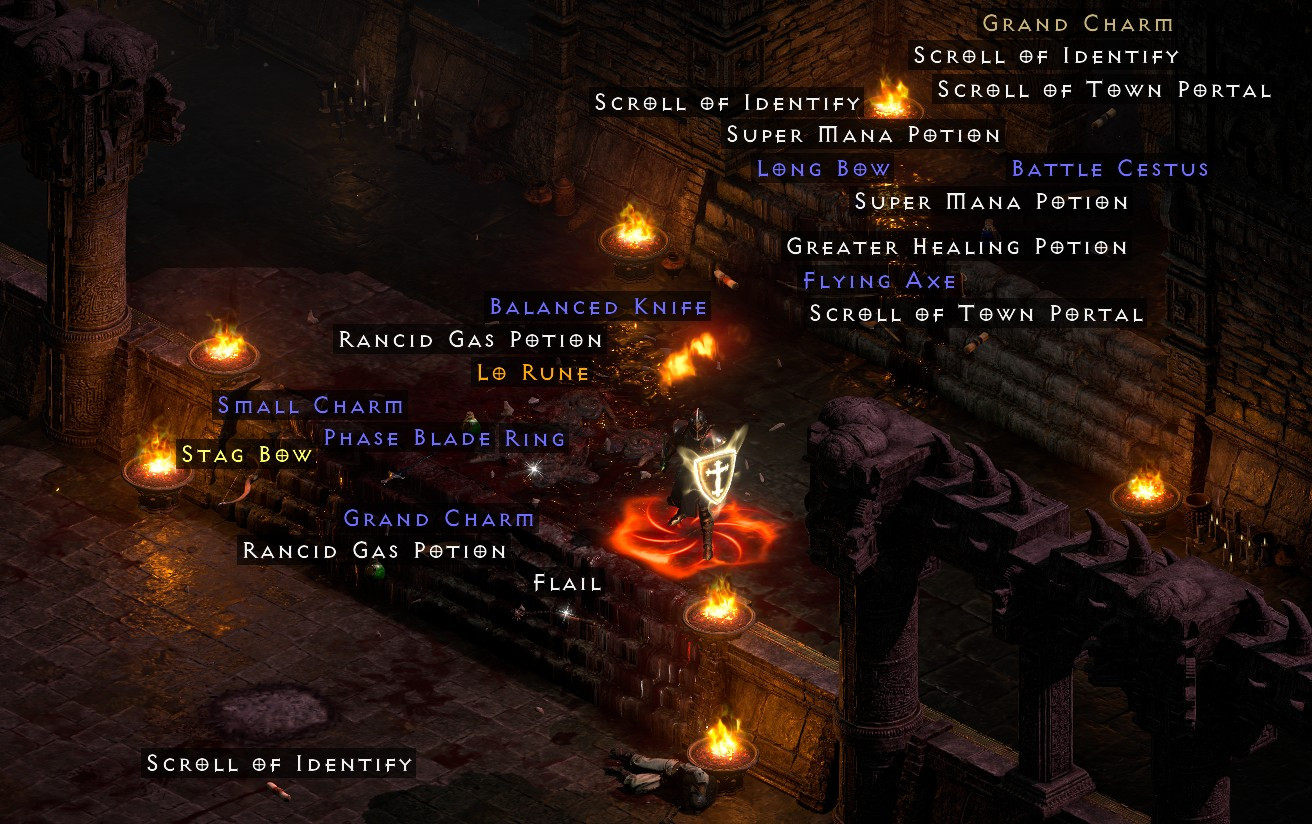Click the Rancid Gas Potion above Lo Rune

470,340
